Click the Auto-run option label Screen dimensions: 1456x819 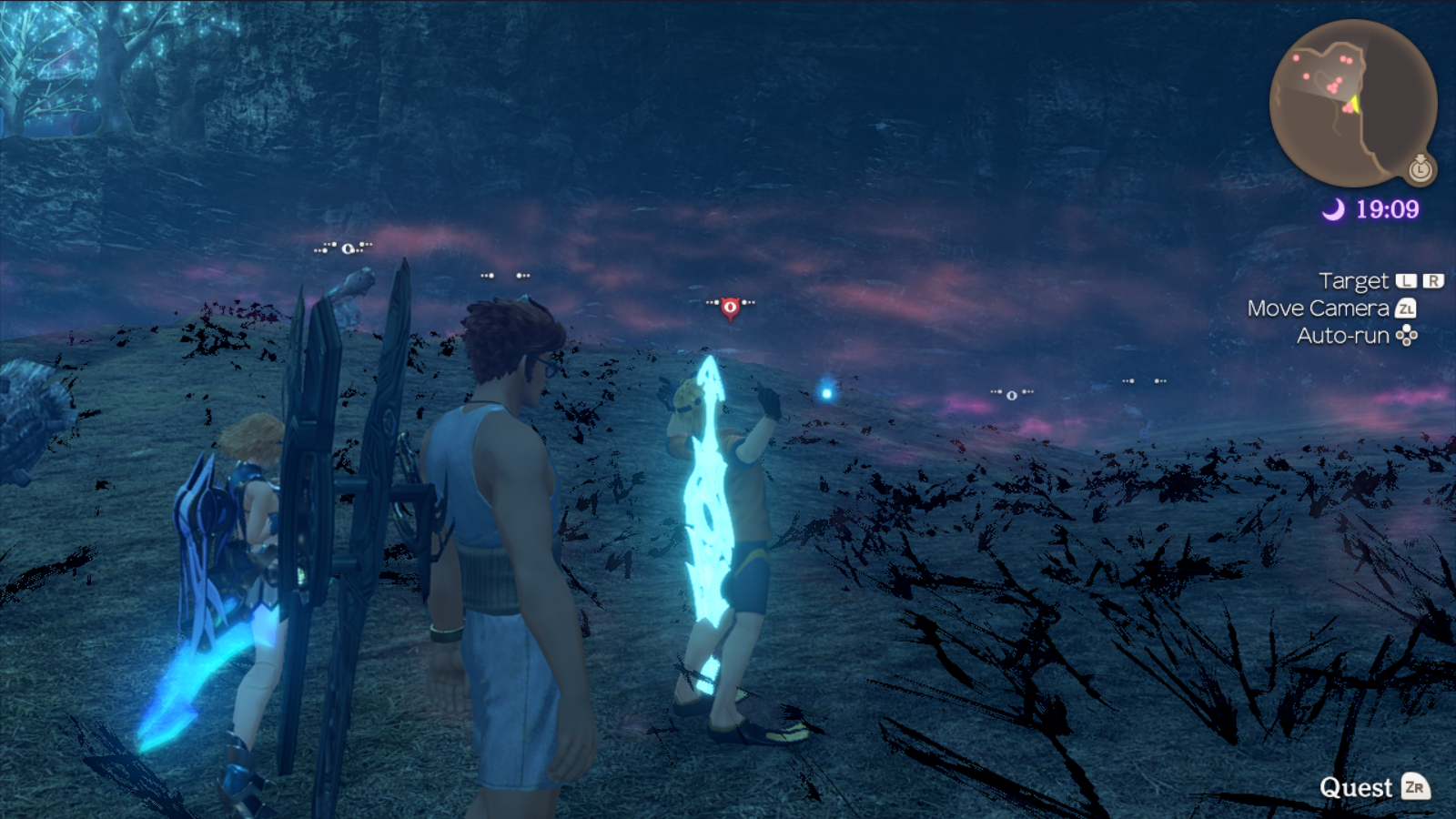1342,336
